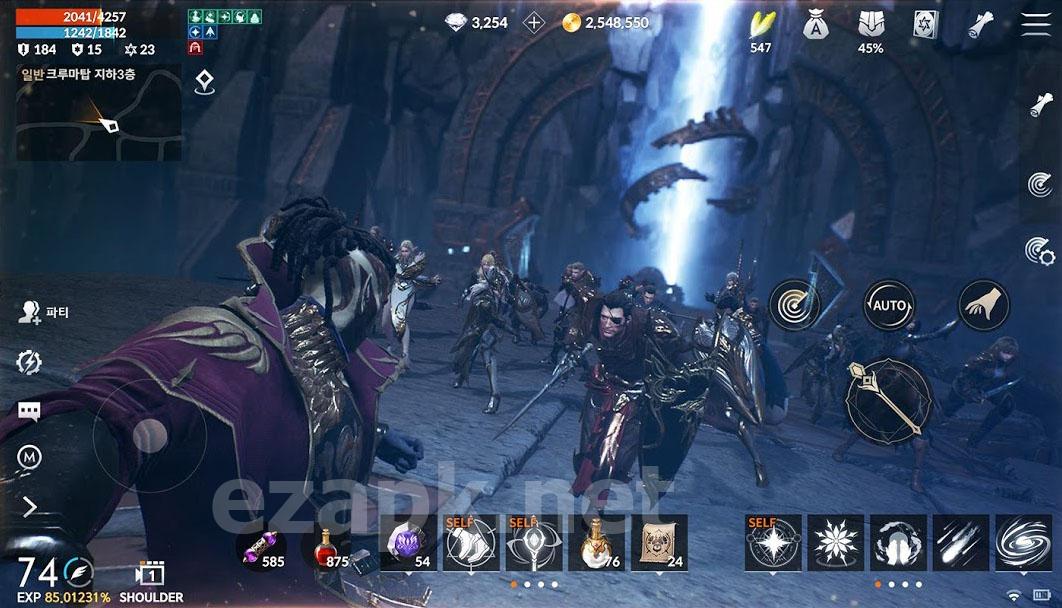Image resolution: width=1062 pixels, height=608 pixels.
Task: Open the hamburger main menu
Action: coord(1036,25)
